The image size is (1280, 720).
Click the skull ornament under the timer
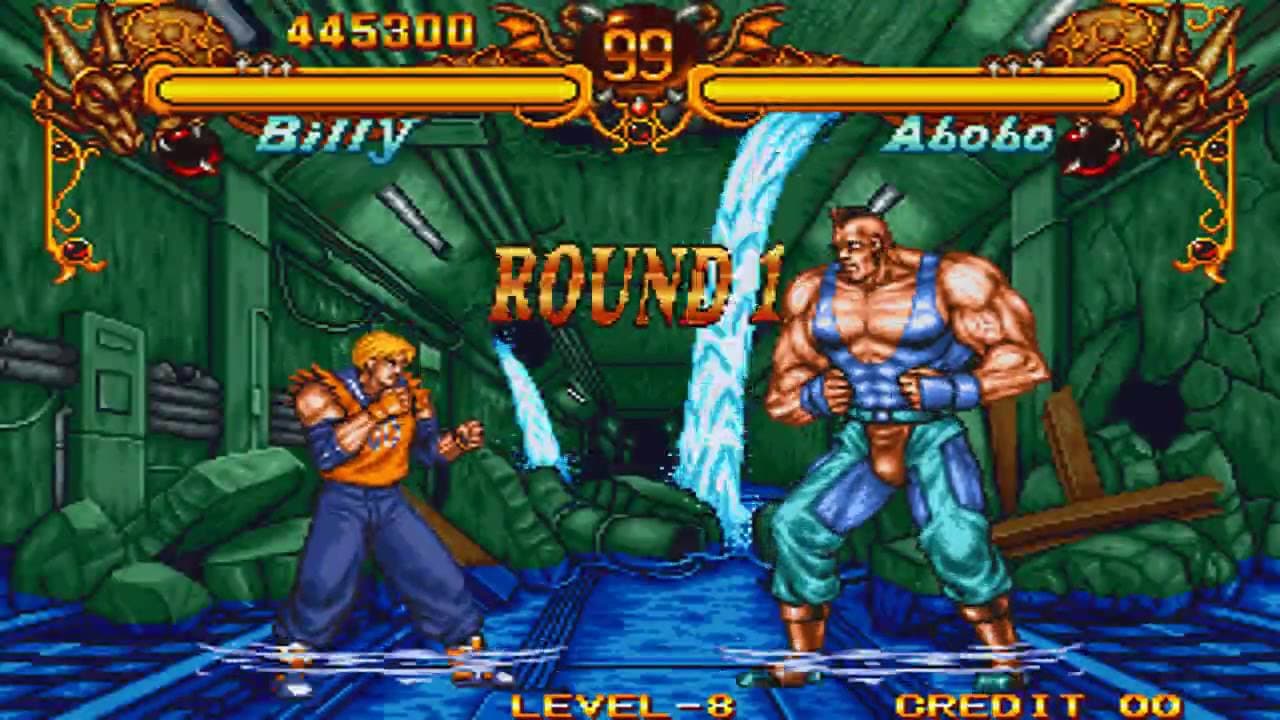point(640,128)
